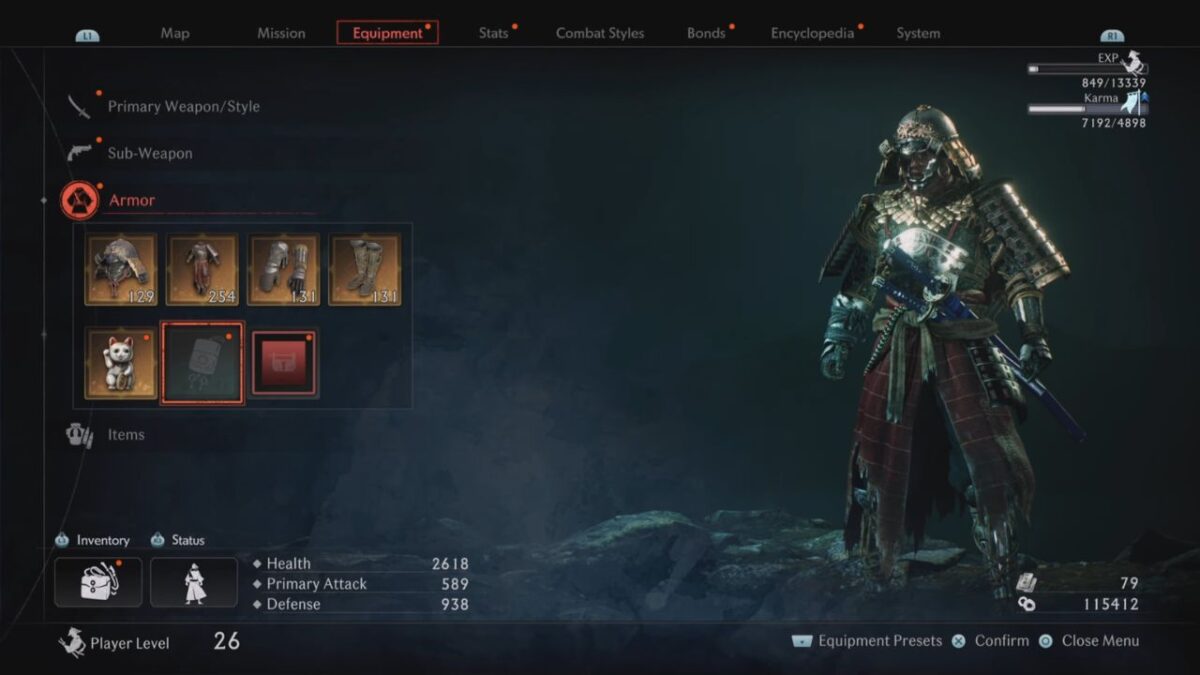Go to the Stats tab

(x=494, y=33)
